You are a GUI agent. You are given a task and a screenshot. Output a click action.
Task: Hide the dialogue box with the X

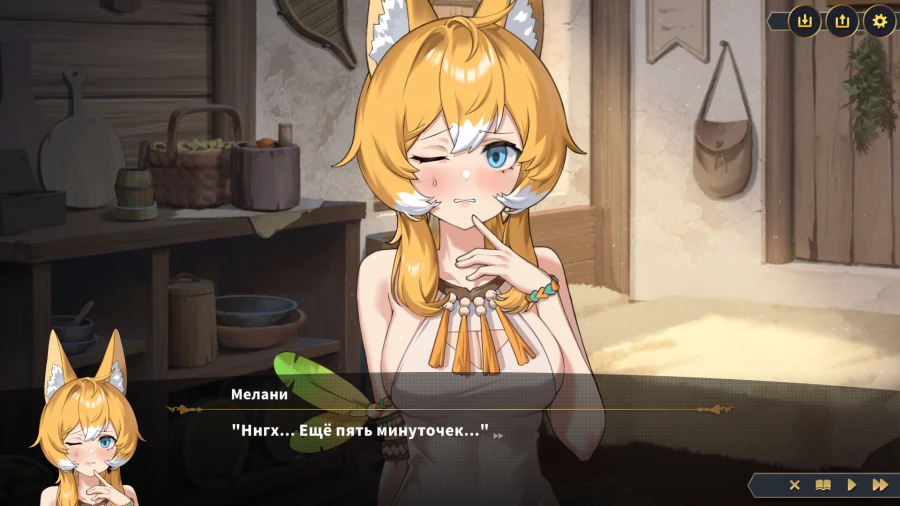pos(795,485)
